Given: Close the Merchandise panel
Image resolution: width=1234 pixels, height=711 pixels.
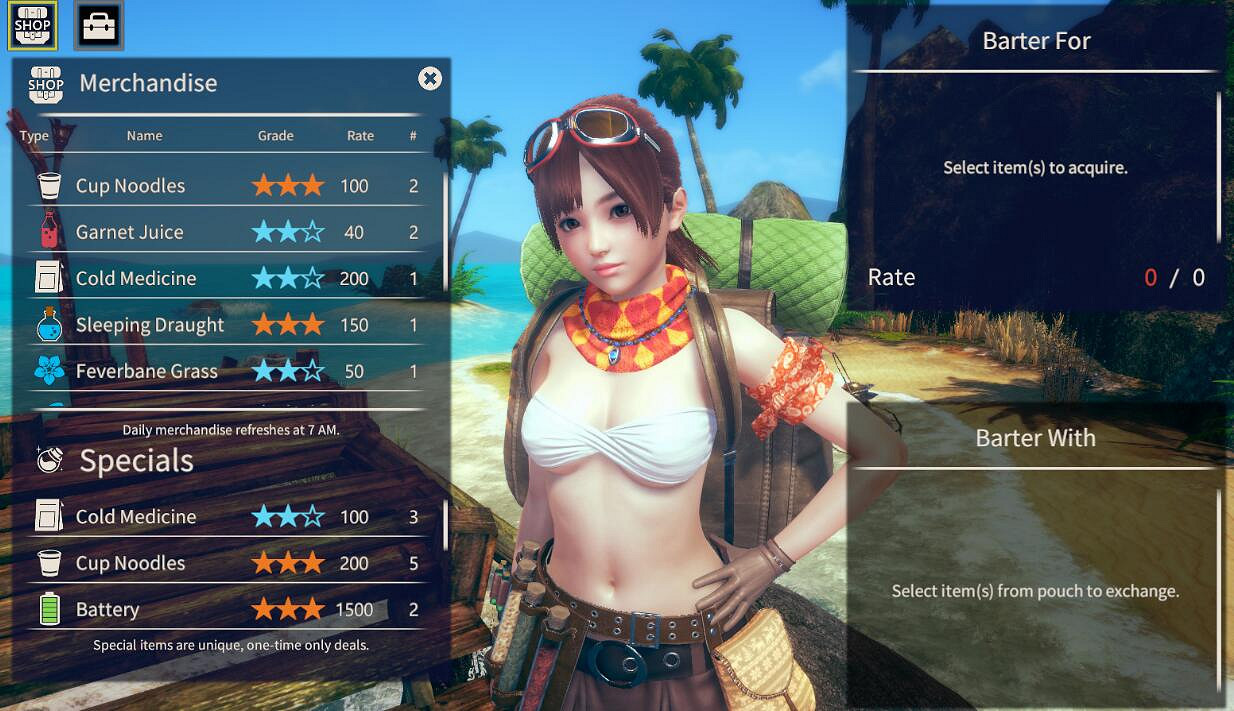Looking at the screenshot, I should tap(430, 79).
